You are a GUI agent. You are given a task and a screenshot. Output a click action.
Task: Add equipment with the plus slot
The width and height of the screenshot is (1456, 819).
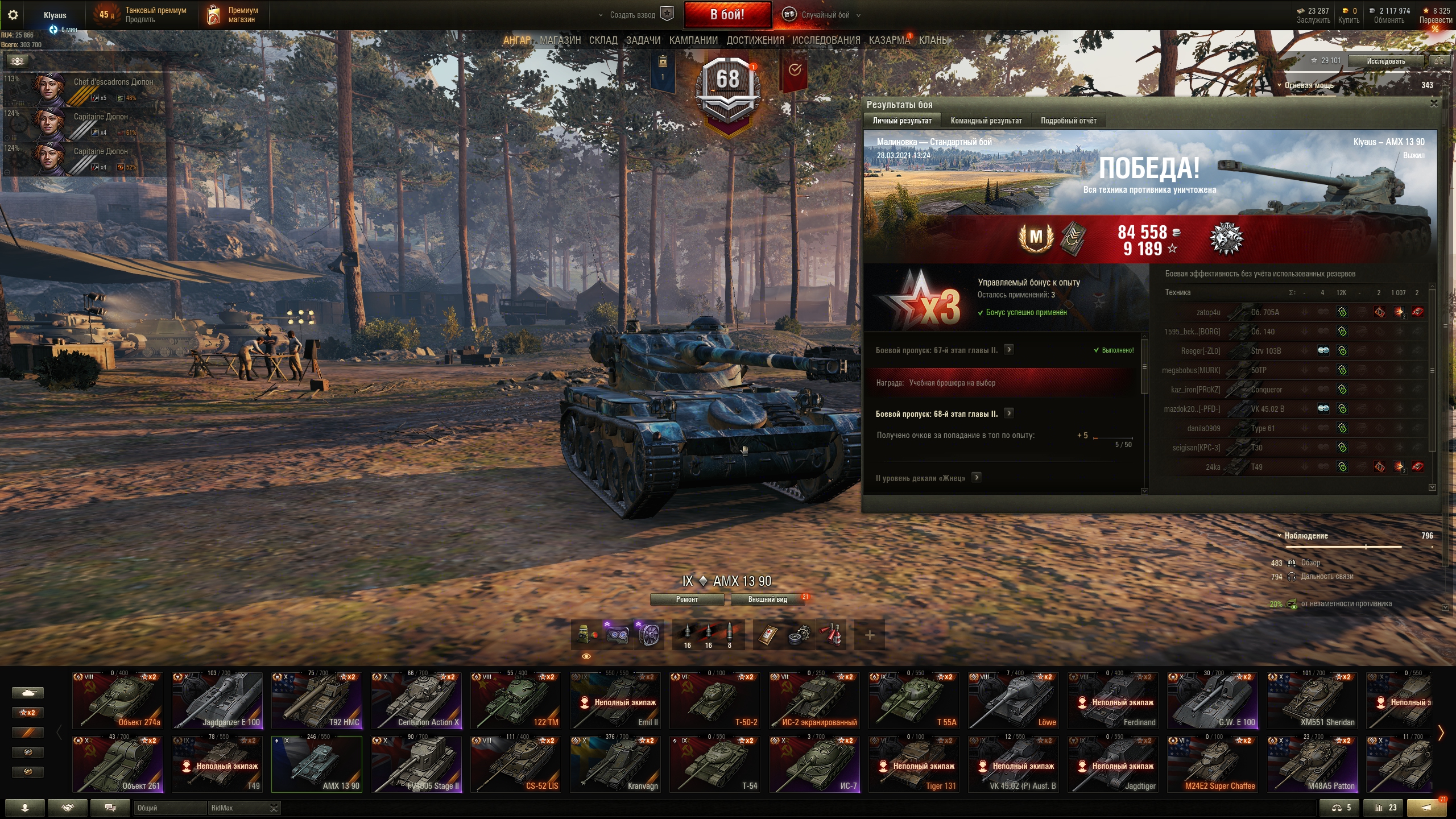[869, 635]
